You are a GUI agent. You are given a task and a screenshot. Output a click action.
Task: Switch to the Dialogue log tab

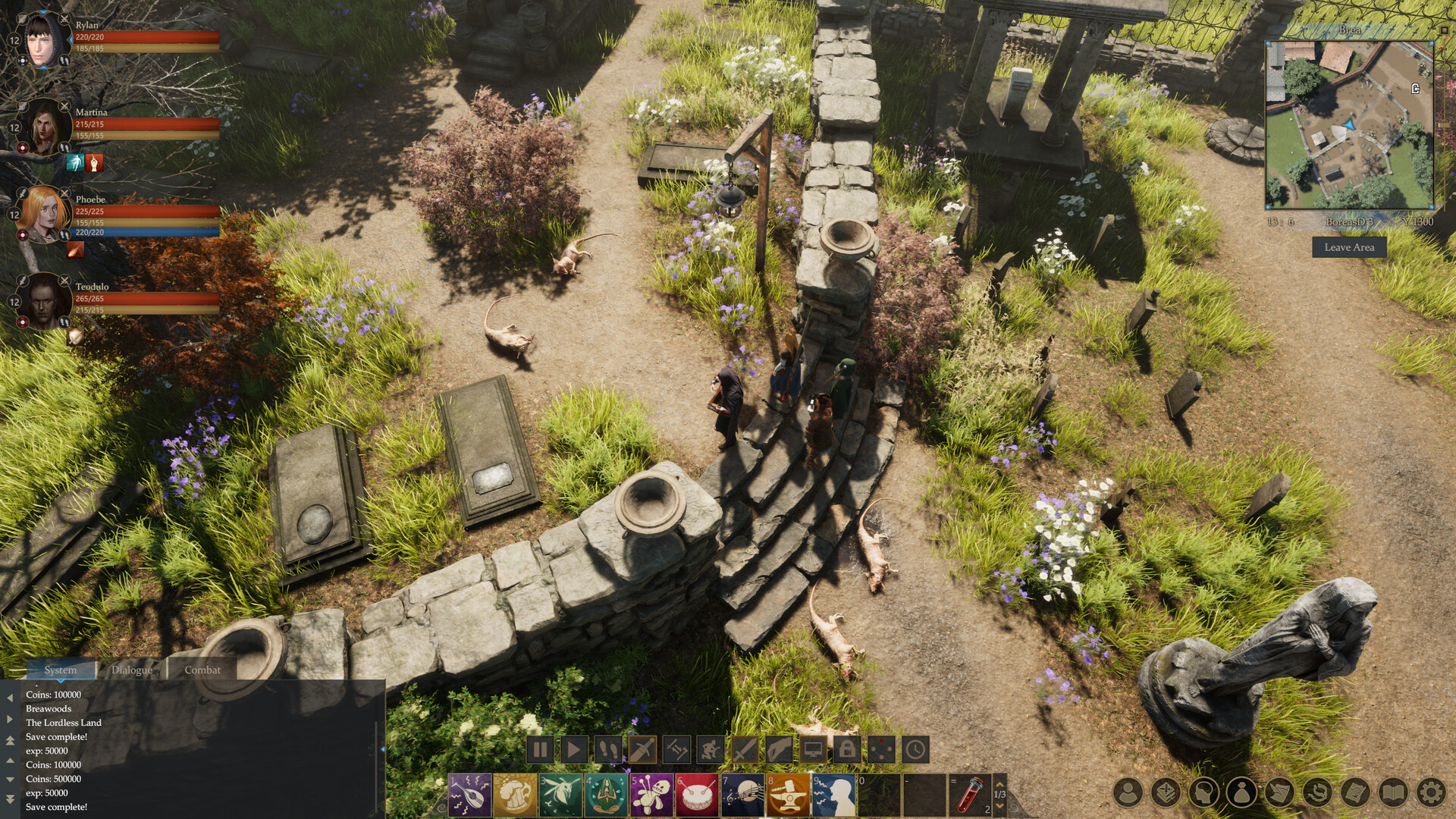coord(131,670)
